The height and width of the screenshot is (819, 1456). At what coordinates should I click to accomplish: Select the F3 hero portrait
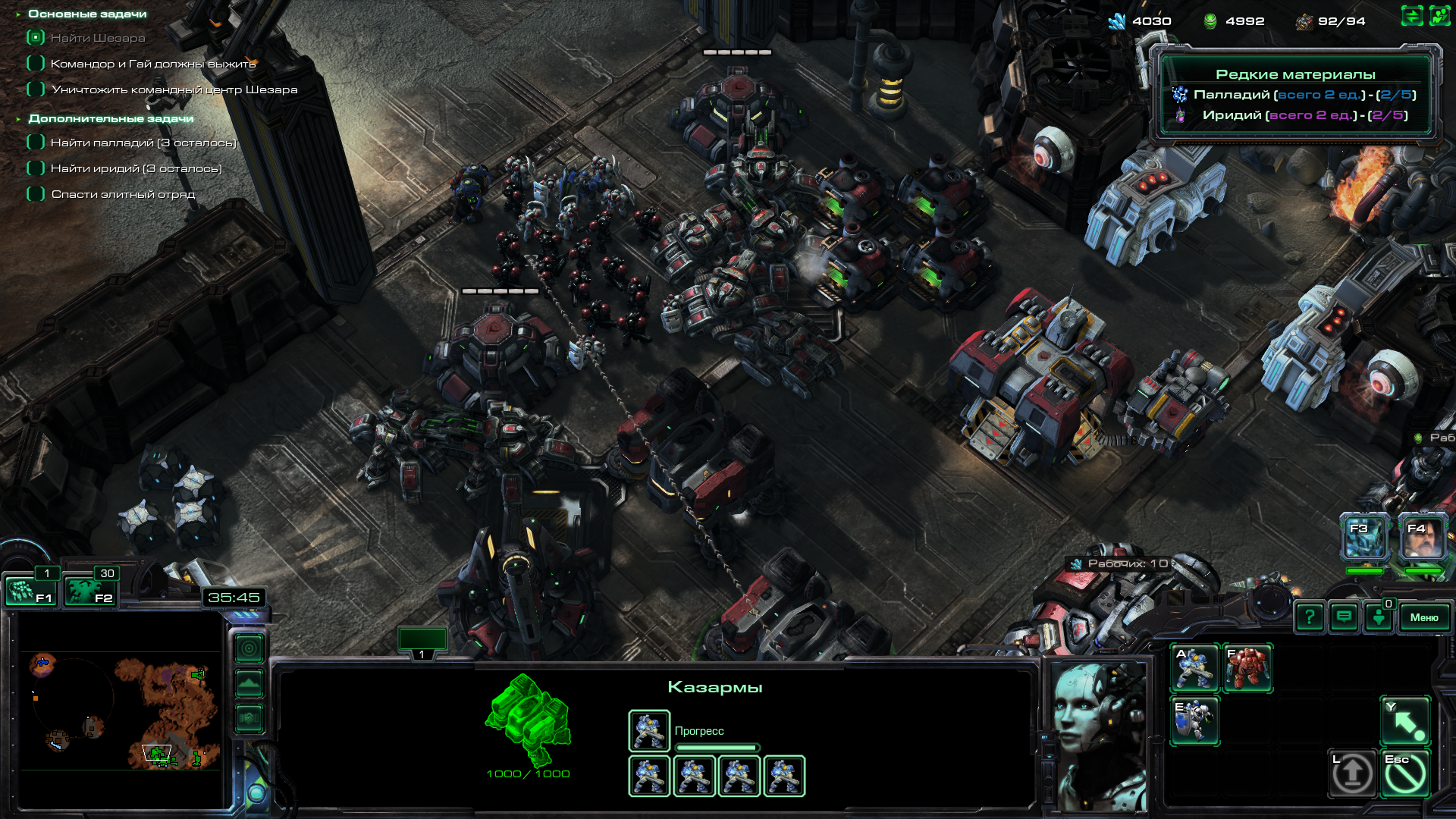[x=1365, y=538]
